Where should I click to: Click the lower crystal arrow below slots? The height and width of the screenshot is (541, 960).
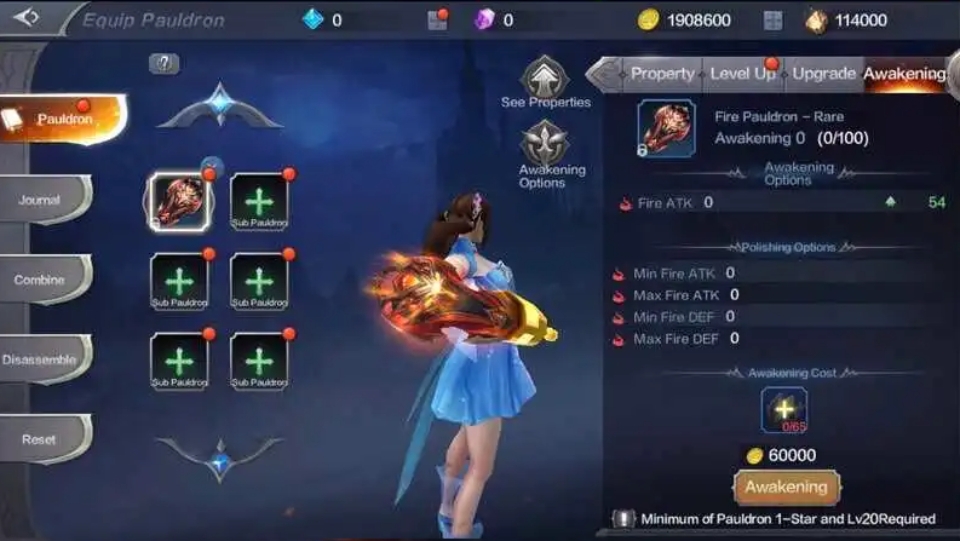pos(221,461)
